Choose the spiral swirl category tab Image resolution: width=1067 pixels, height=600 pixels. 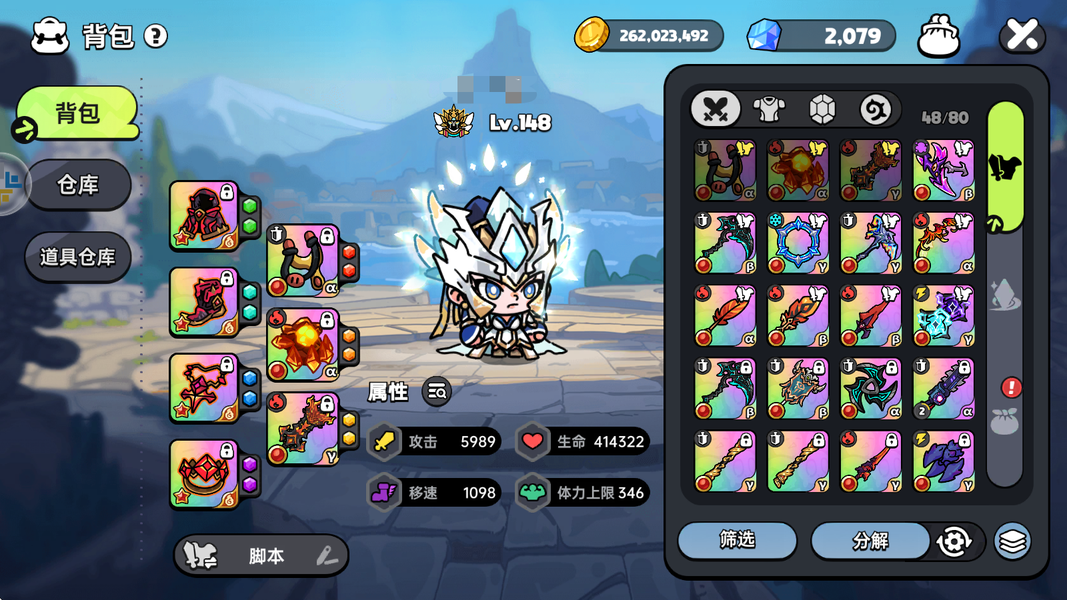875,109
